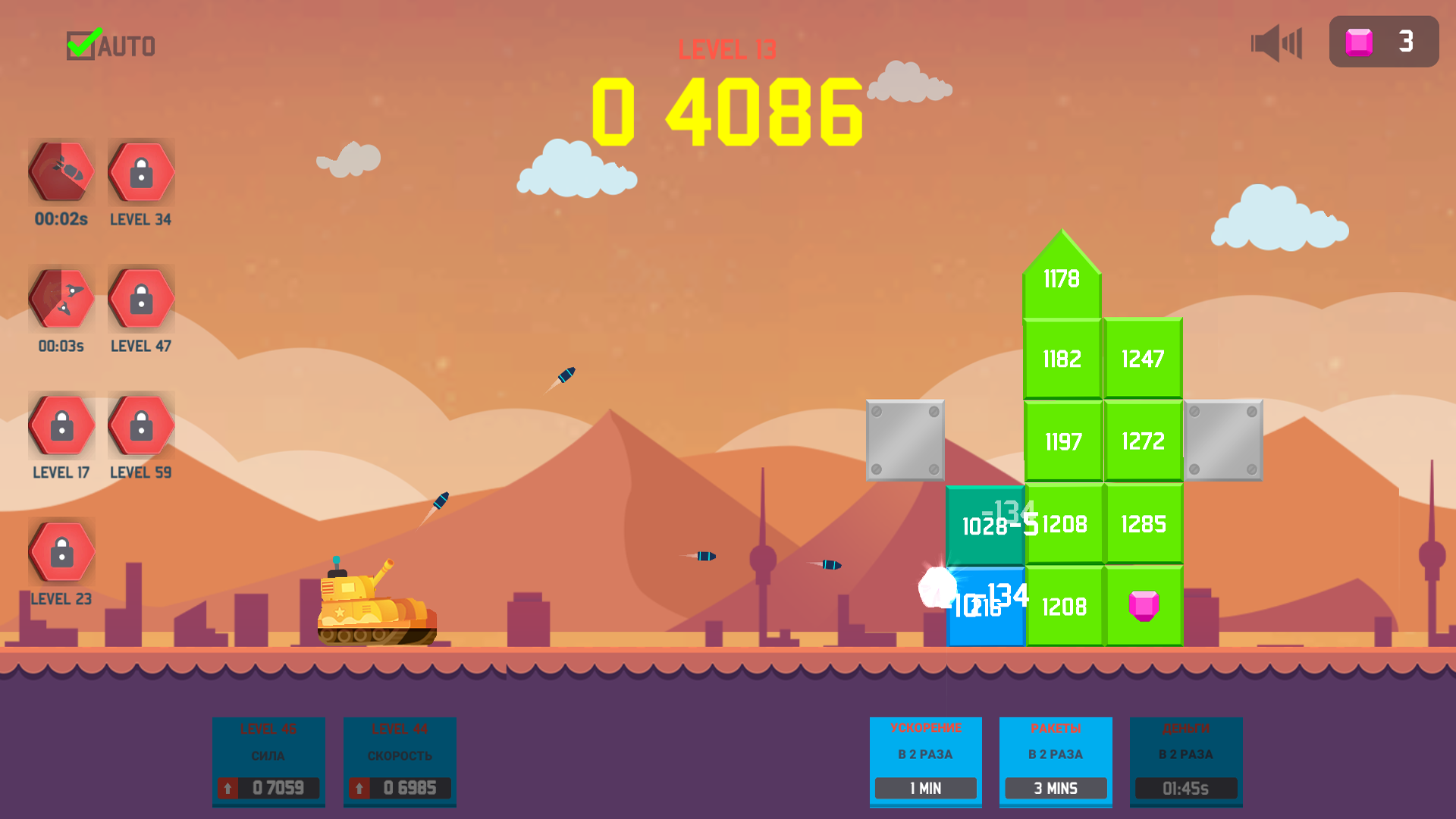Activate the rocket ability with 00:03s timer
Screen dimensions: 1456x819
click(x=61, y=297)
